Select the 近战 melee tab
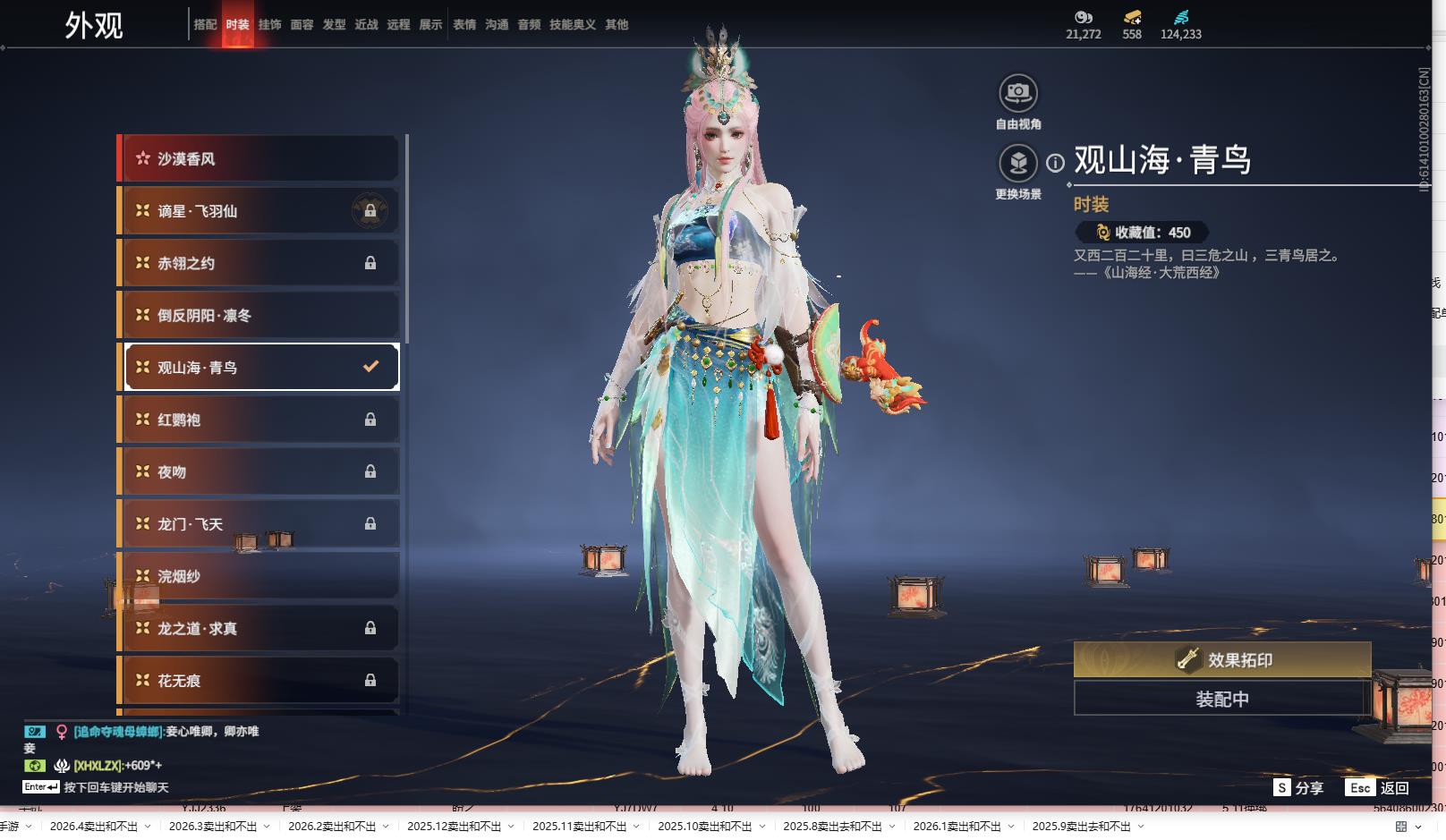 click(366, 25)
